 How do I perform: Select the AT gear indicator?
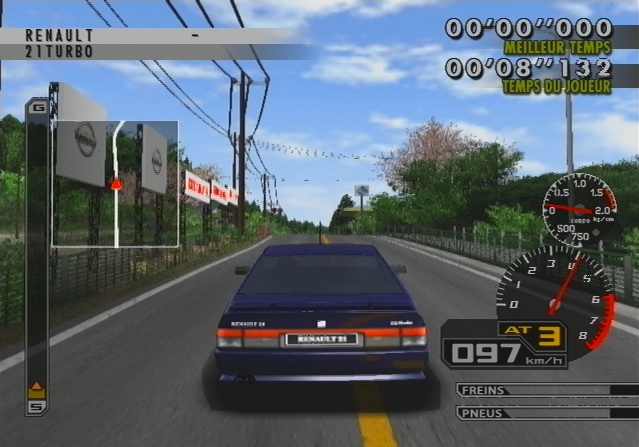(531, 331)
